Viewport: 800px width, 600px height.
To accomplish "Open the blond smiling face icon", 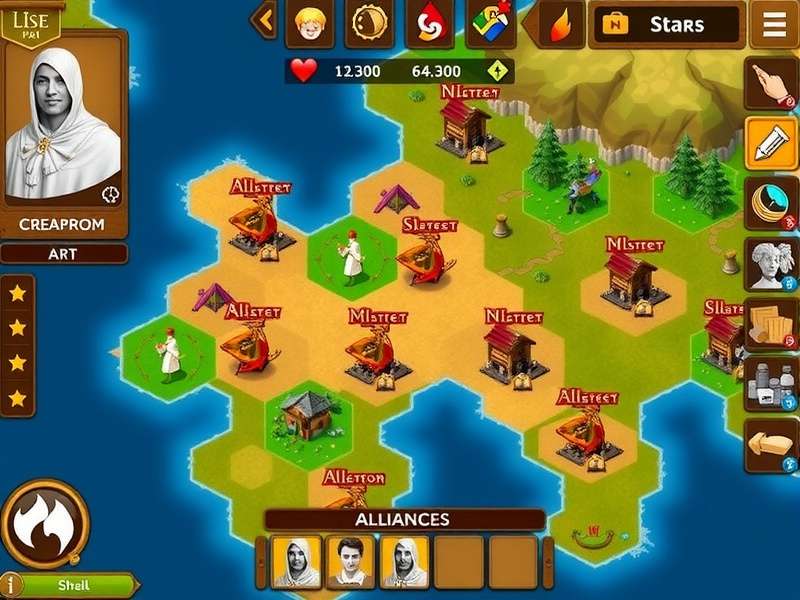I will pyautogui.click(x=309, y=24).
